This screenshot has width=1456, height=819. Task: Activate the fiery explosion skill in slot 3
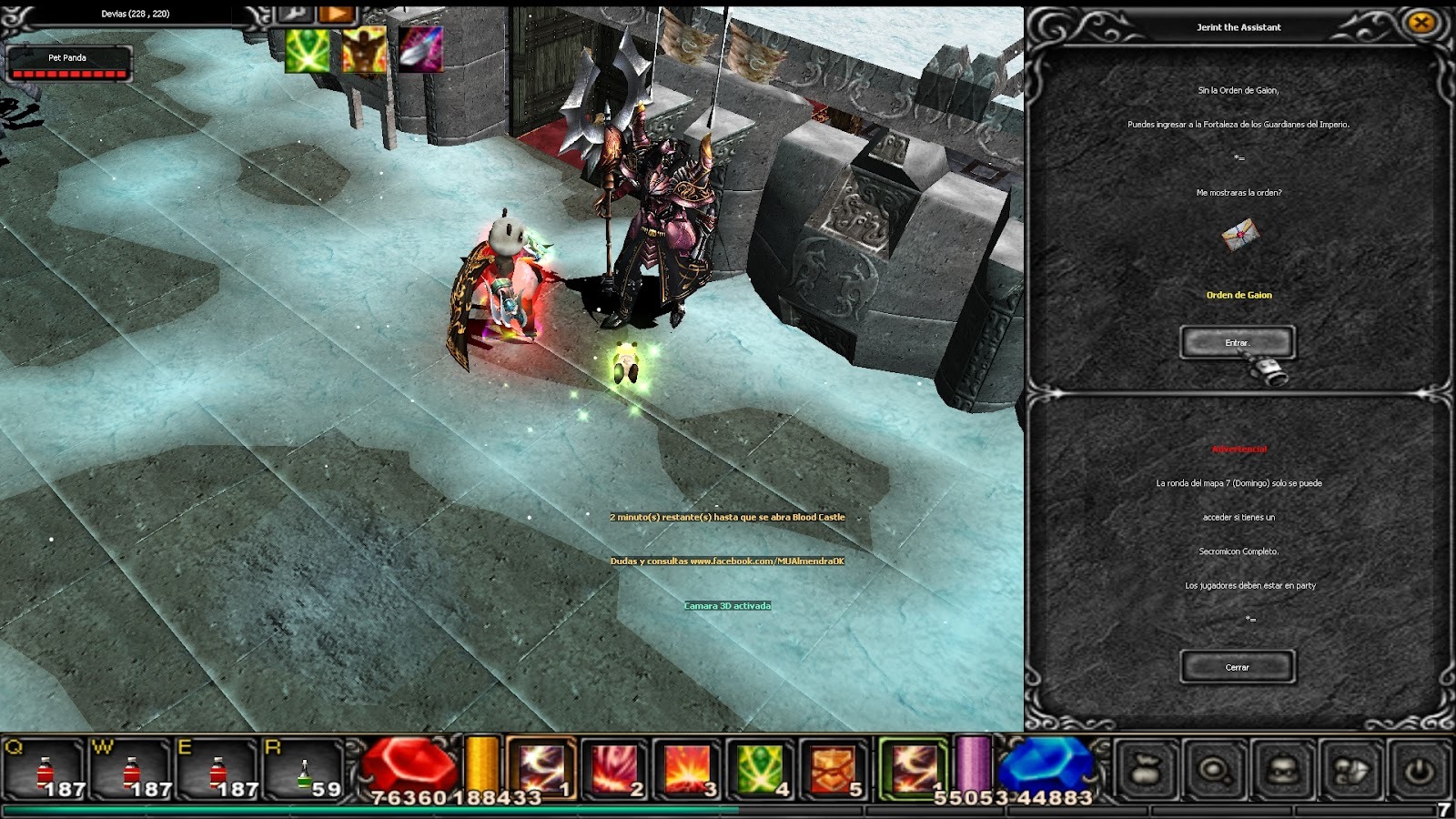tap(688, 769)
